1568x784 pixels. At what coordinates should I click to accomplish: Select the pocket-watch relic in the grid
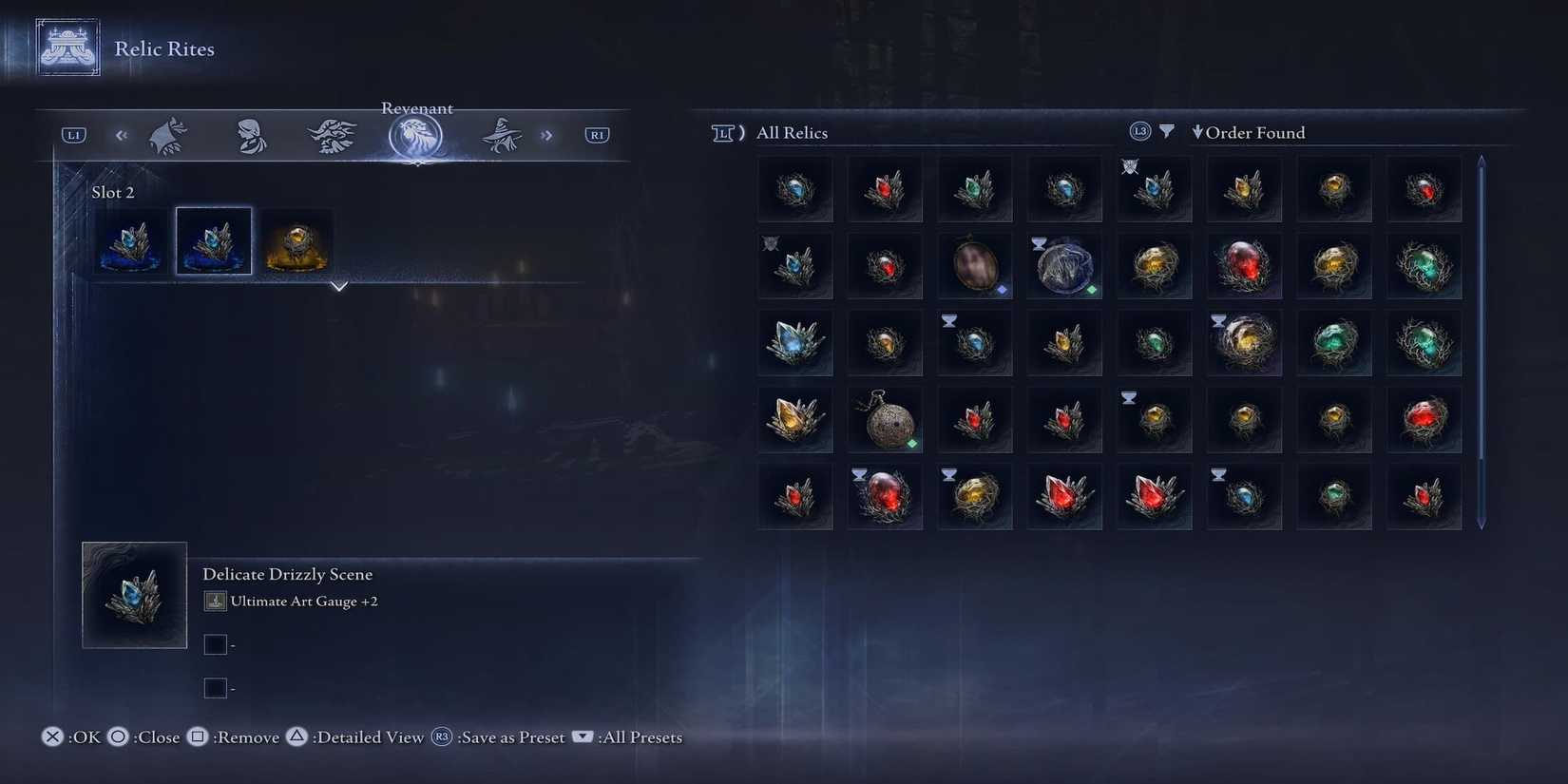(x=885, y=418)
